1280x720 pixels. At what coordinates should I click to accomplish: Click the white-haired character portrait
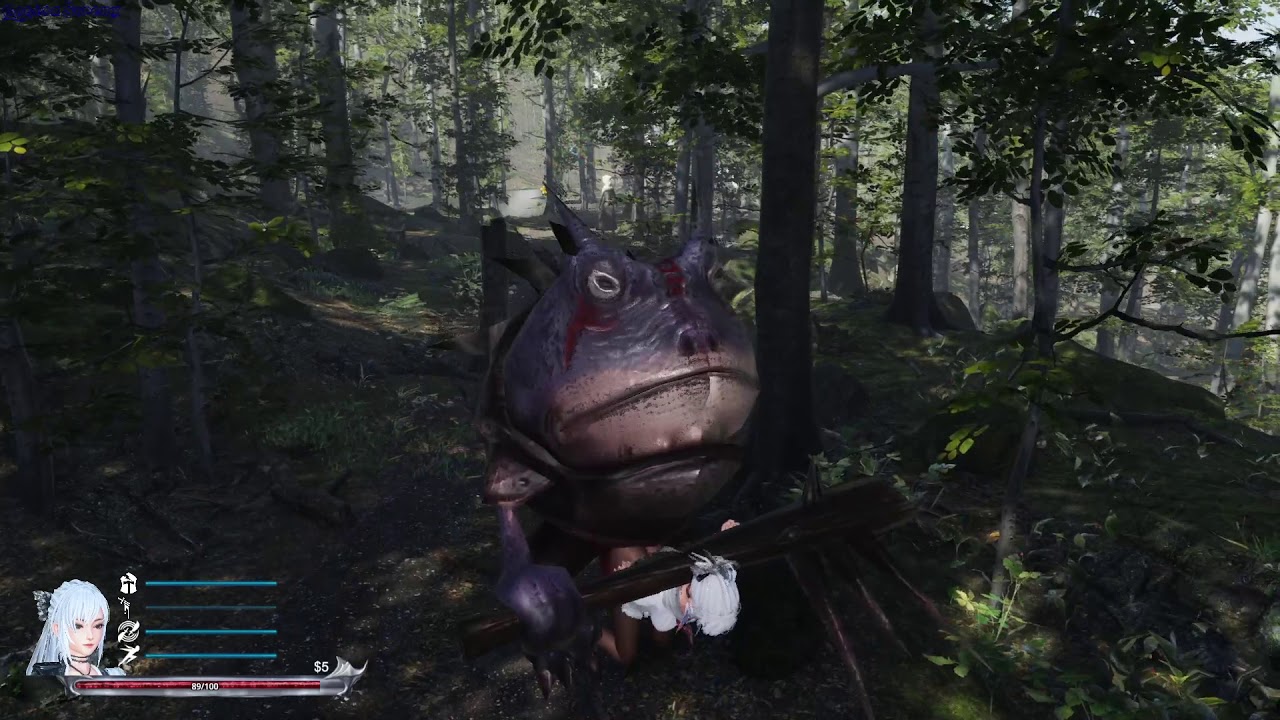68,628
